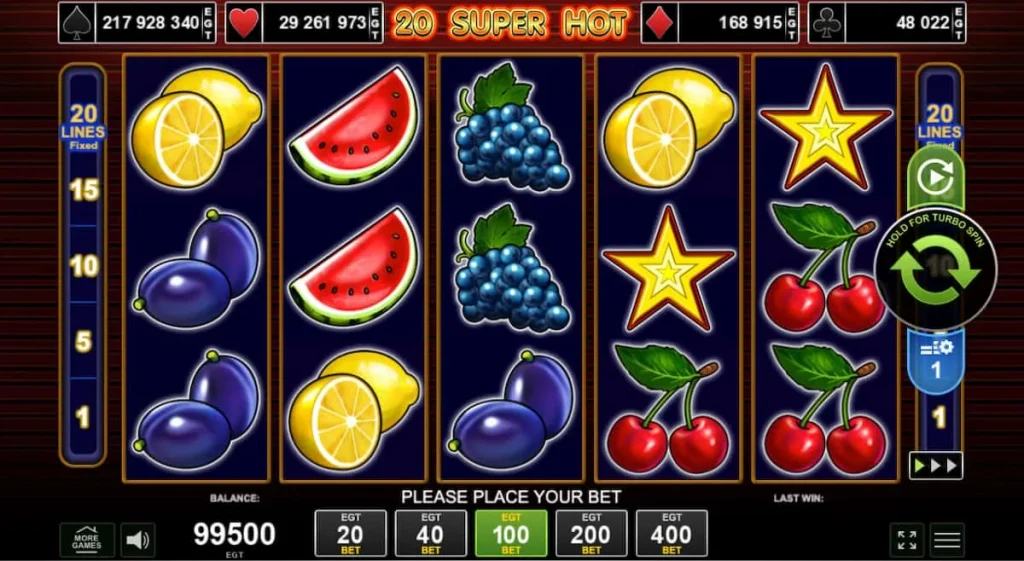View the spades jackpot panel
The width and height of the screenshot is (1024, 561).
click(x=139, y=22)
